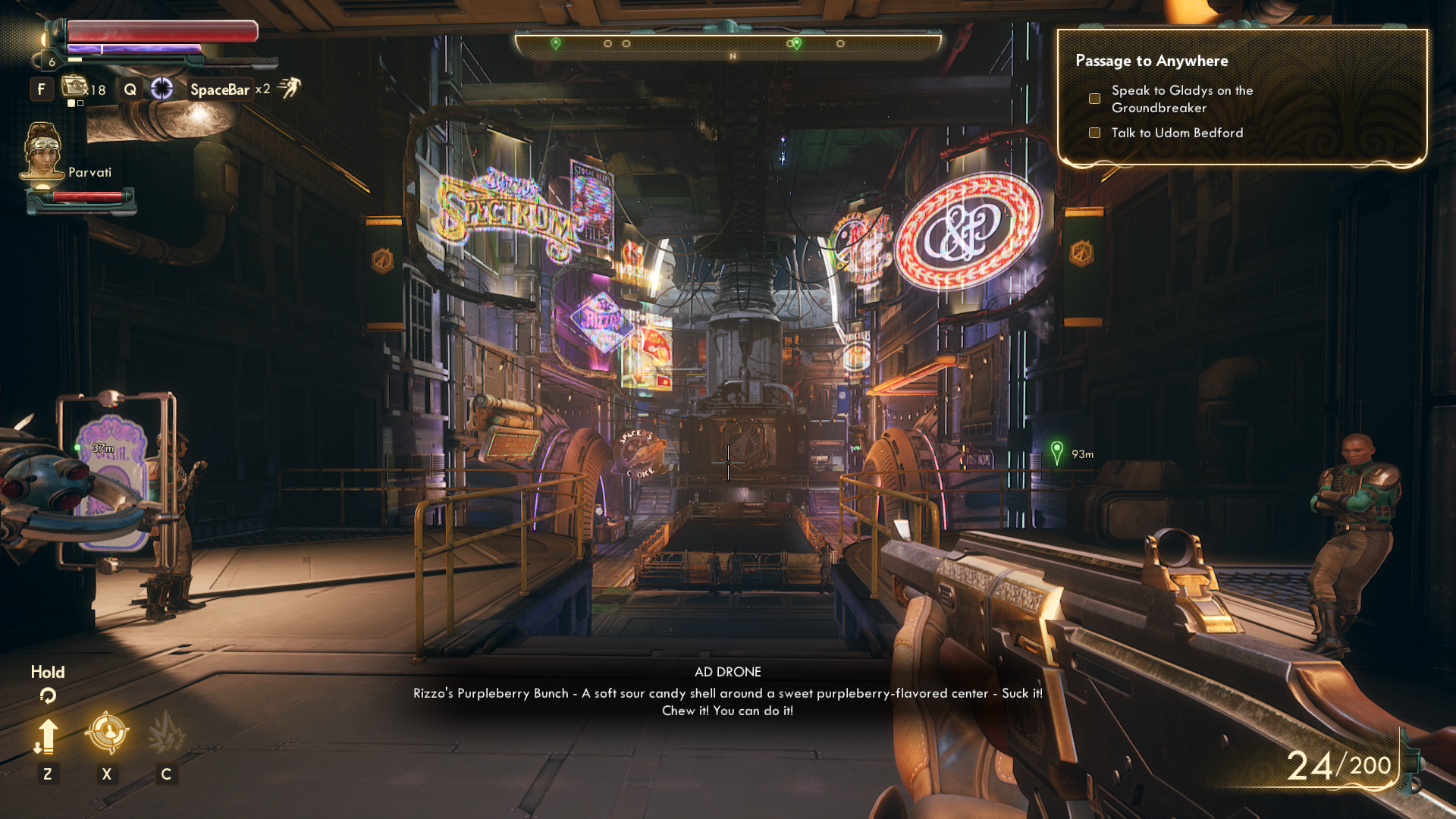Select the green quest marker showing 93m
Viewport: 1456px width, 819px height.
(x=1056, y=453)
